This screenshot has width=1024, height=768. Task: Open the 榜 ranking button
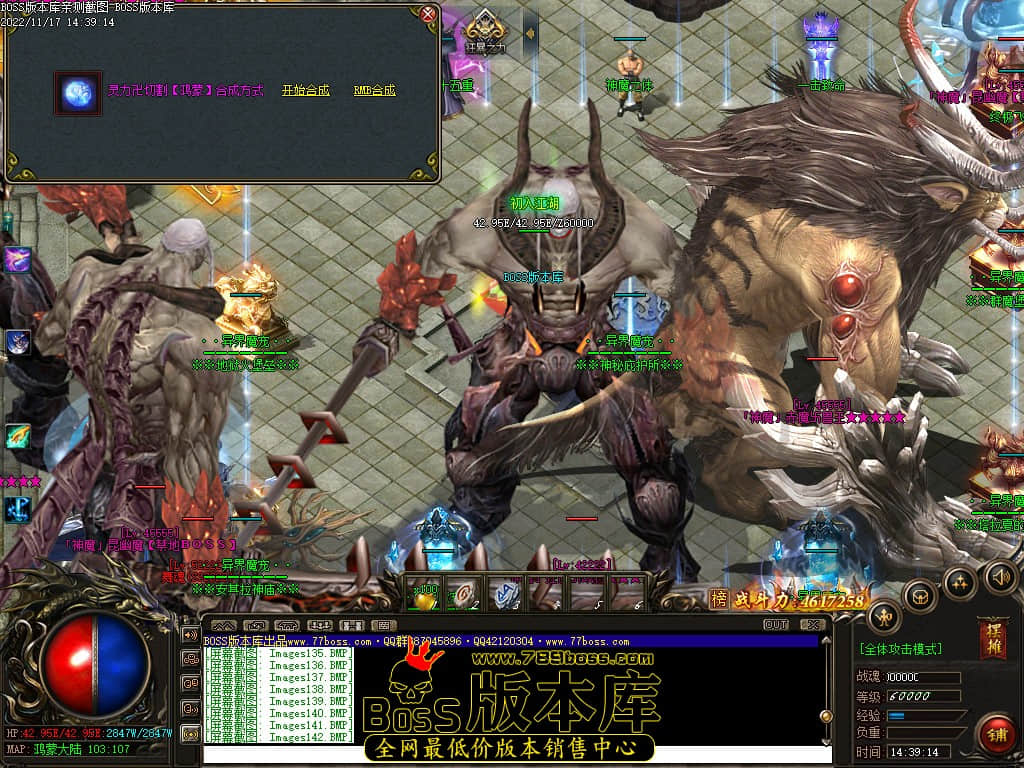pos(719,598)
